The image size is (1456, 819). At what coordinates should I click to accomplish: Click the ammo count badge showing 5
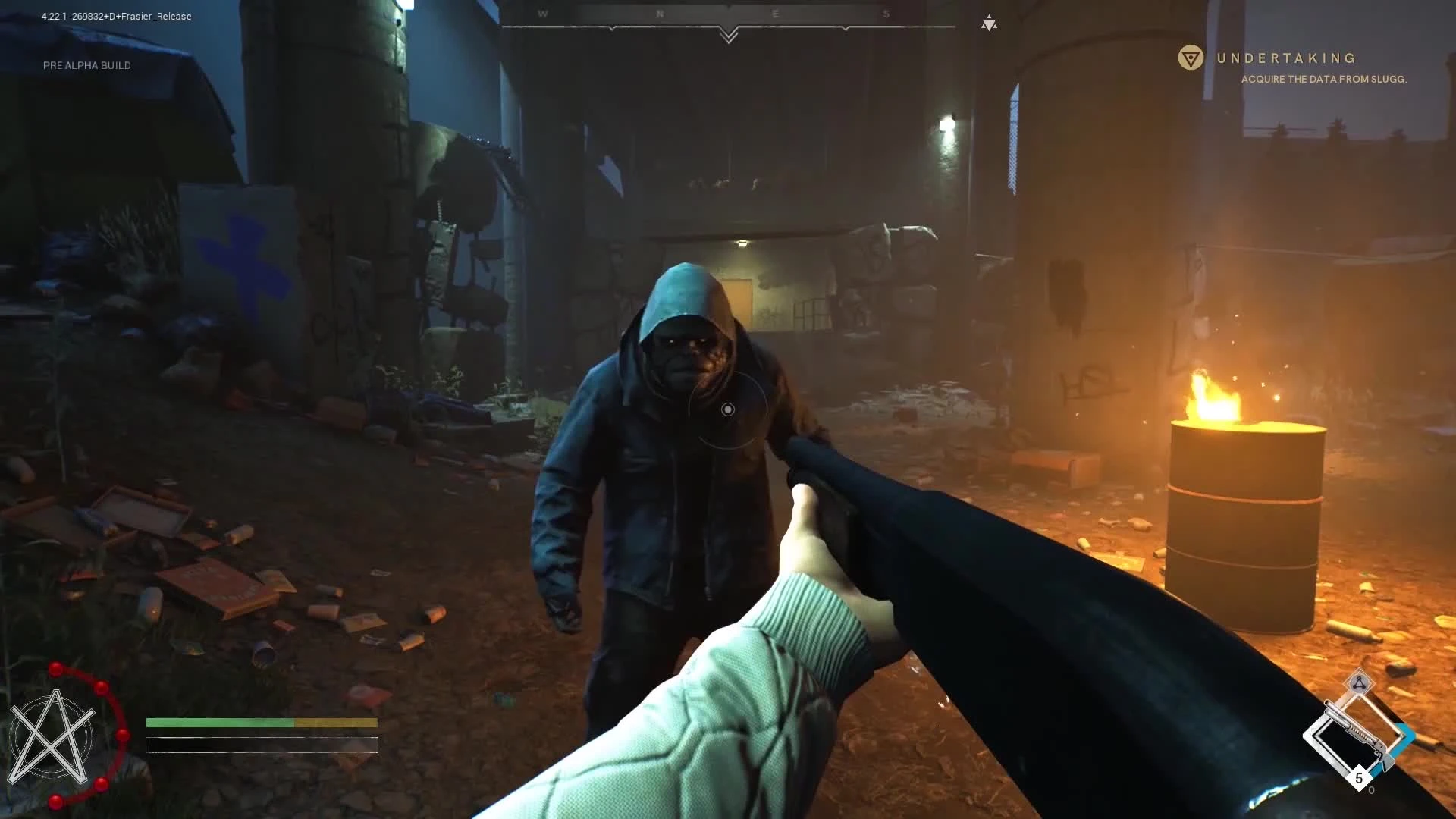pyautogui.click(x=1360, y=777)
